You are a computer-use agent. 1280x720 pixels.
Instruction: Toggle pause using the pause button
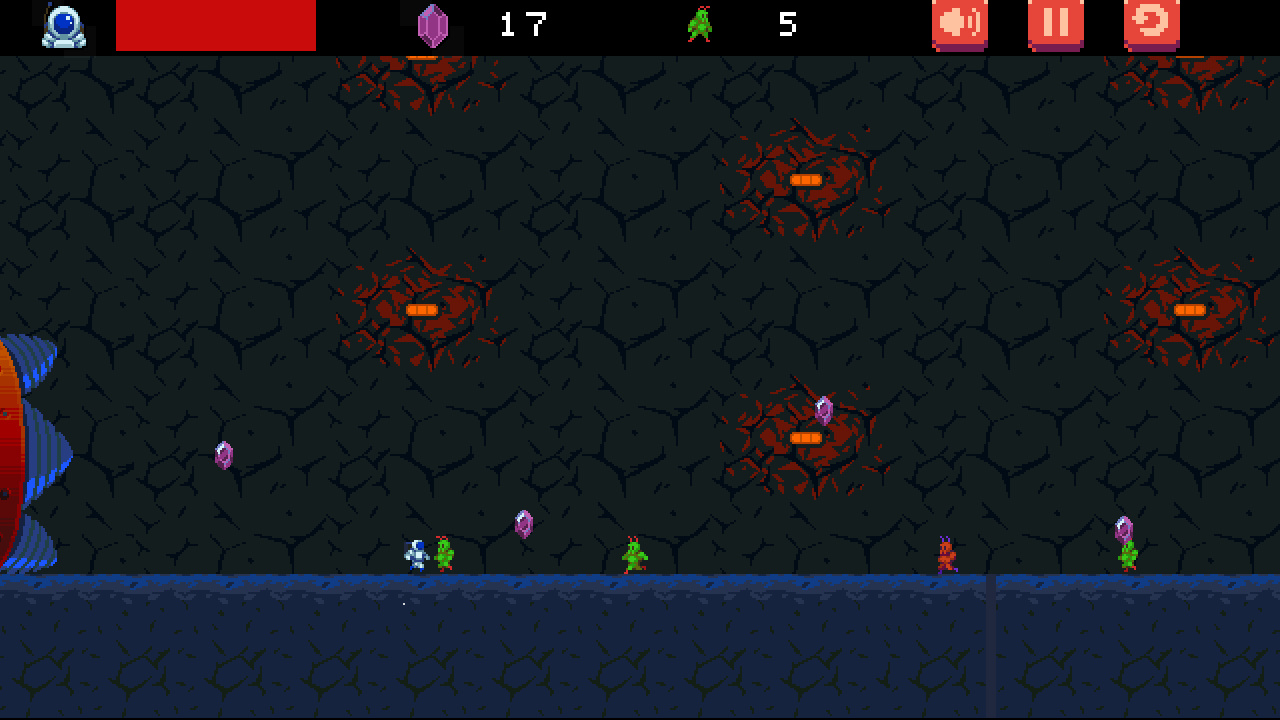click(x=1056, y=24)
